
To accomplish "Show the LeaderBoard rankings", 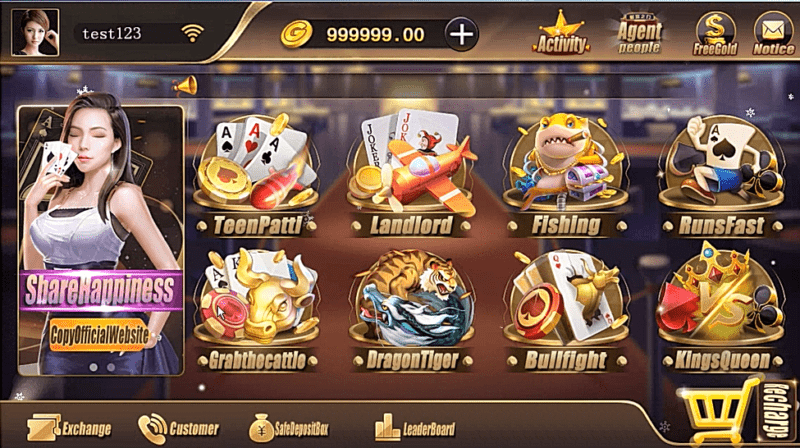I will [x=414, y=428].
